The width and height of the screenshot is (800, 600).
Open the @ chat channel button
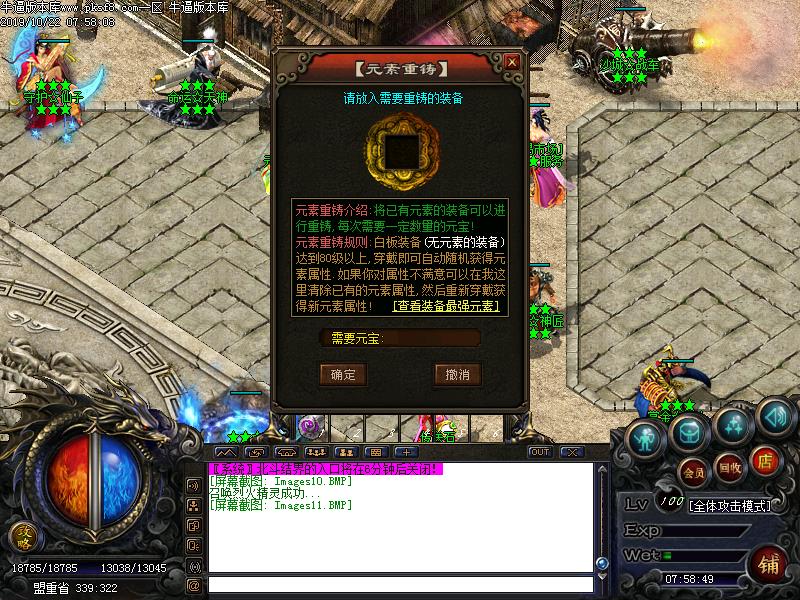click(x=194, y=585)
